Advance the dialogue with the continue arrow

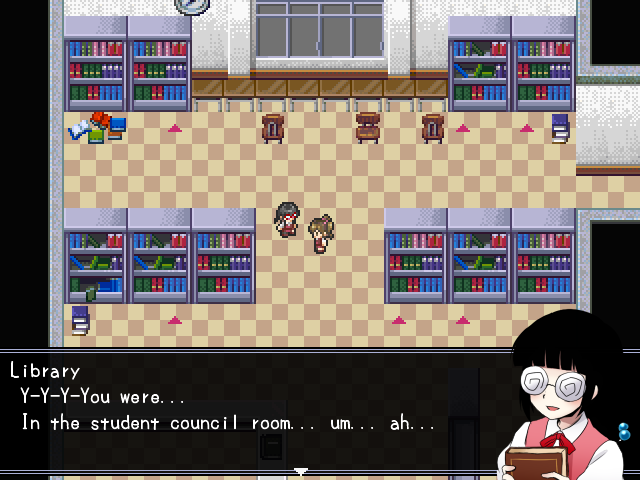click(300, 471)
